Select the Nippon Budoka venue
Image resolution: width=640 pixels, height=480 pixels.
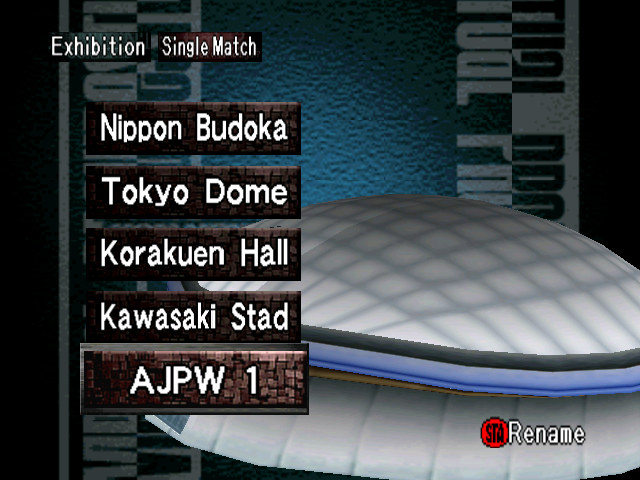click(x=193, y=128)
